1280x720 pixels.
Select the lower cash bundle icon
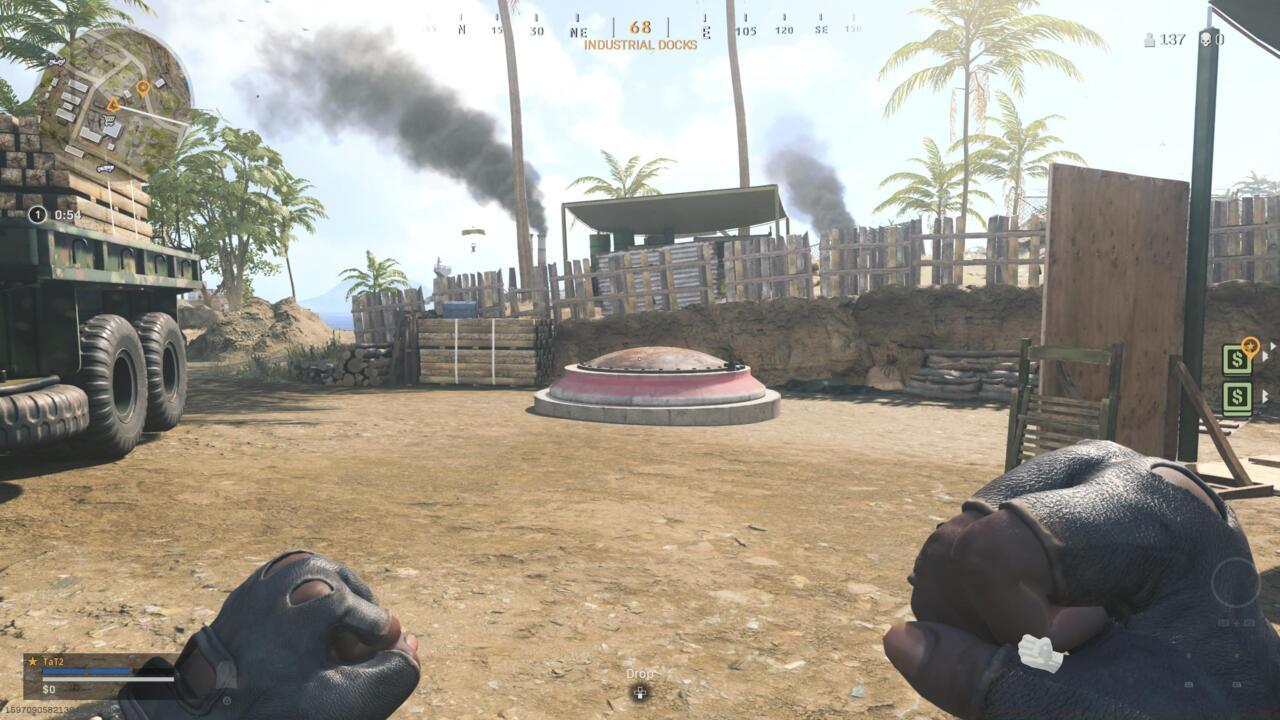click(x=1236, y=398)
